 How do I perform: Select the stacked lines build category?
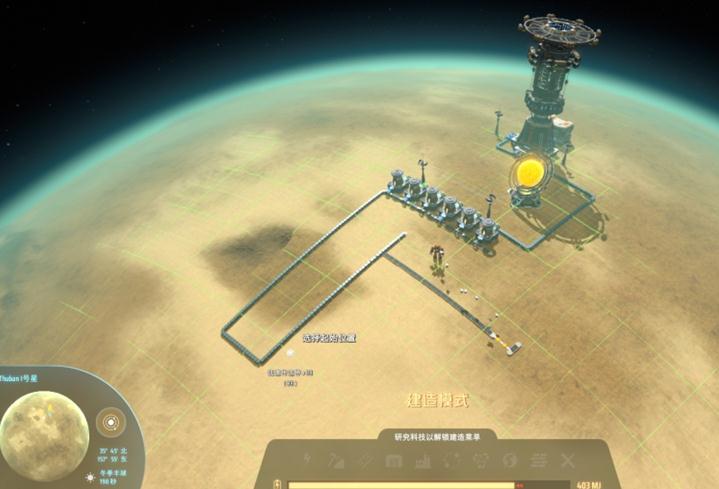pyautogui.click(x=538, y=461)
